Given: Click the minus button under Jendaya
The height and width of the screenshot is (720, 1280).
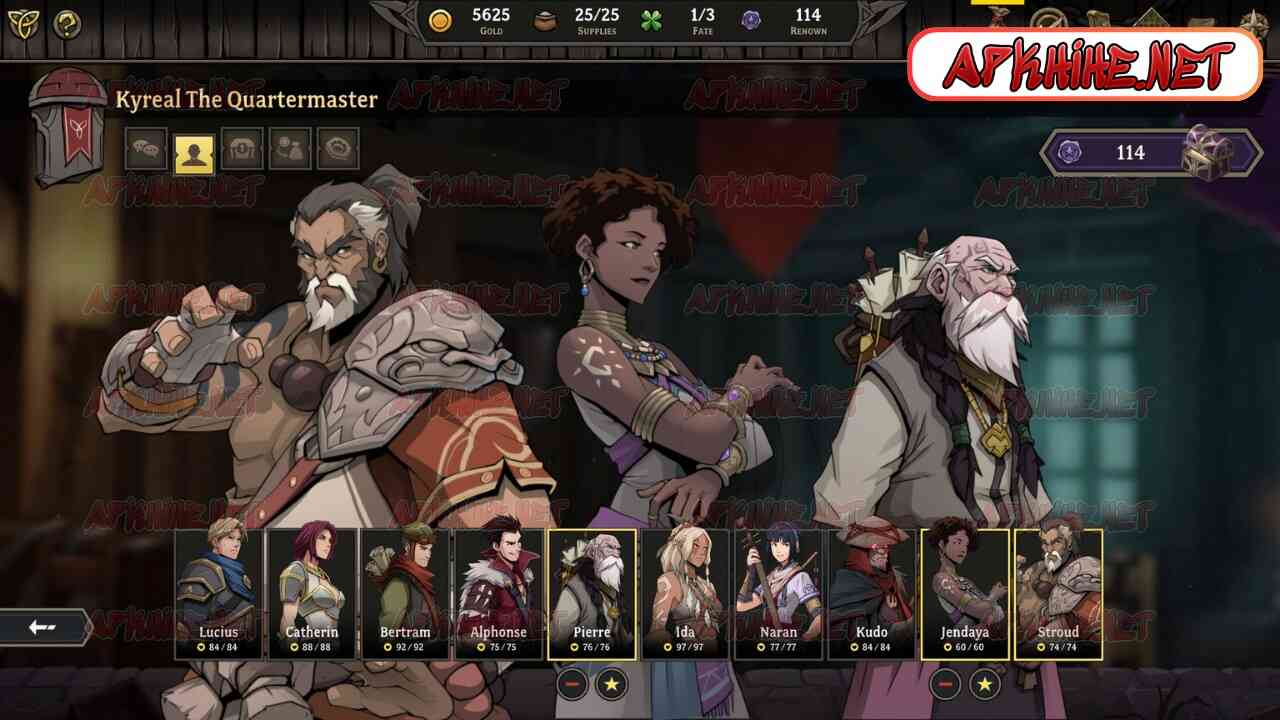Looking at the screenshot, I should pos(945,684).
